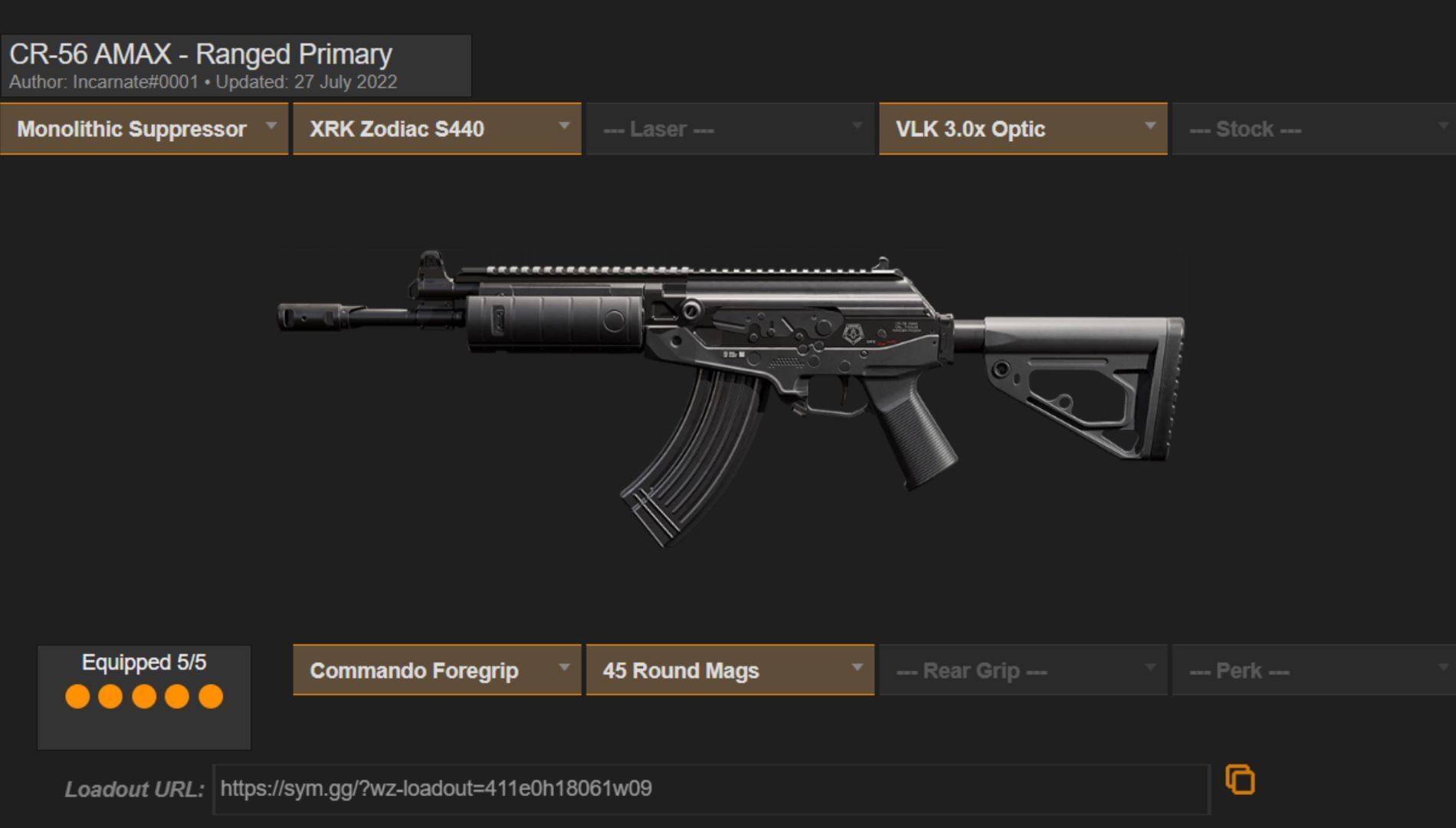Click the second equipped attachment dot
The height and width of the screenshot is (828, 1456).
(x=110, y=698)
